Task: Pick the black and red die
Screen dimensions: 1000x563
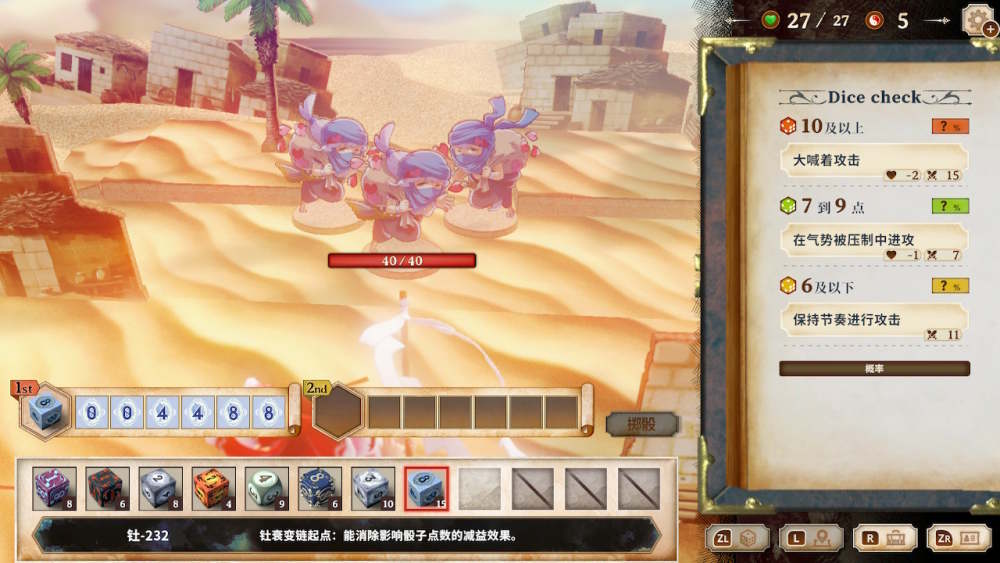Action: tap(106, 488)
